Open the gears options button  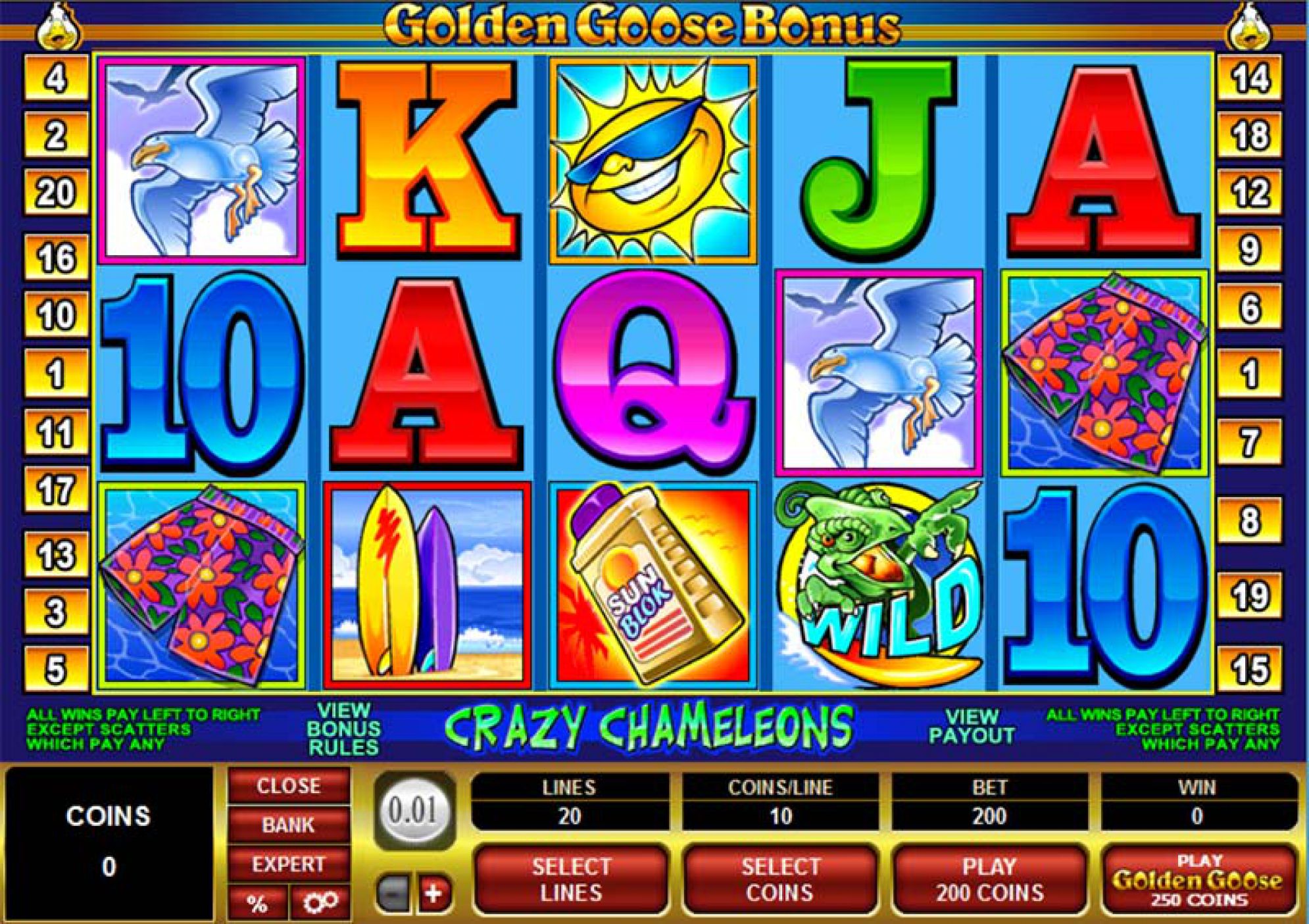320,903
